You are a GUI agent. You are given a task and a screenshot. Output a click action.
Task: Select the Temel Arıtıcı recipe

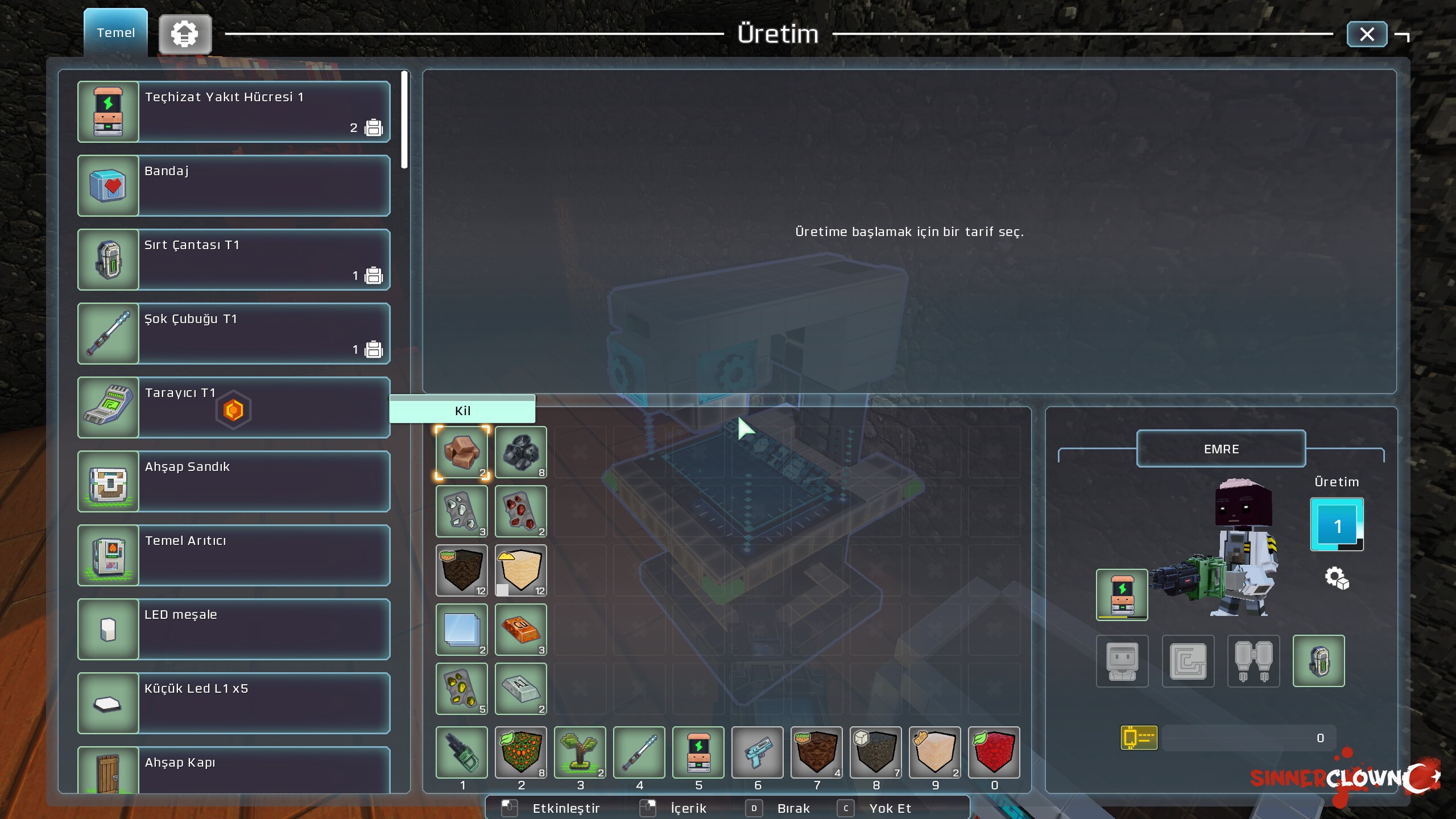pos(234,555)
